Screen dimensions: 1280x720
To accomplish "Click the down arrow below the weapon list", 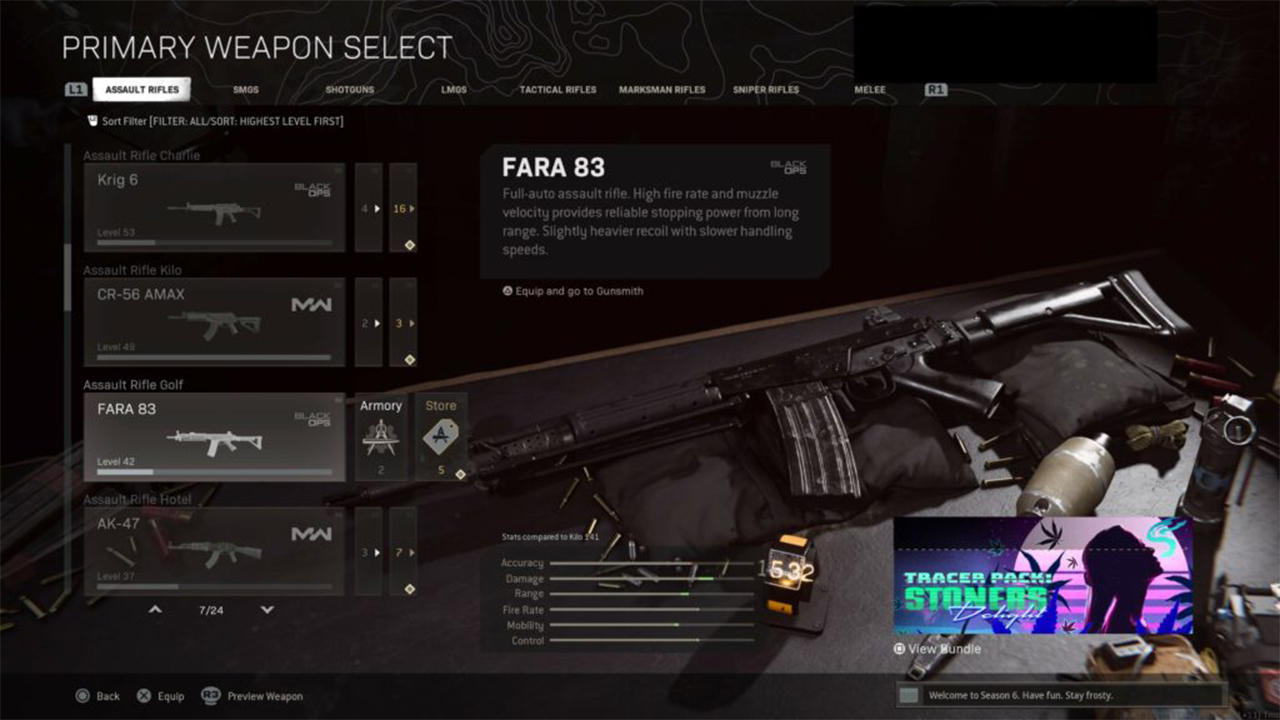I will coord(267,609).
